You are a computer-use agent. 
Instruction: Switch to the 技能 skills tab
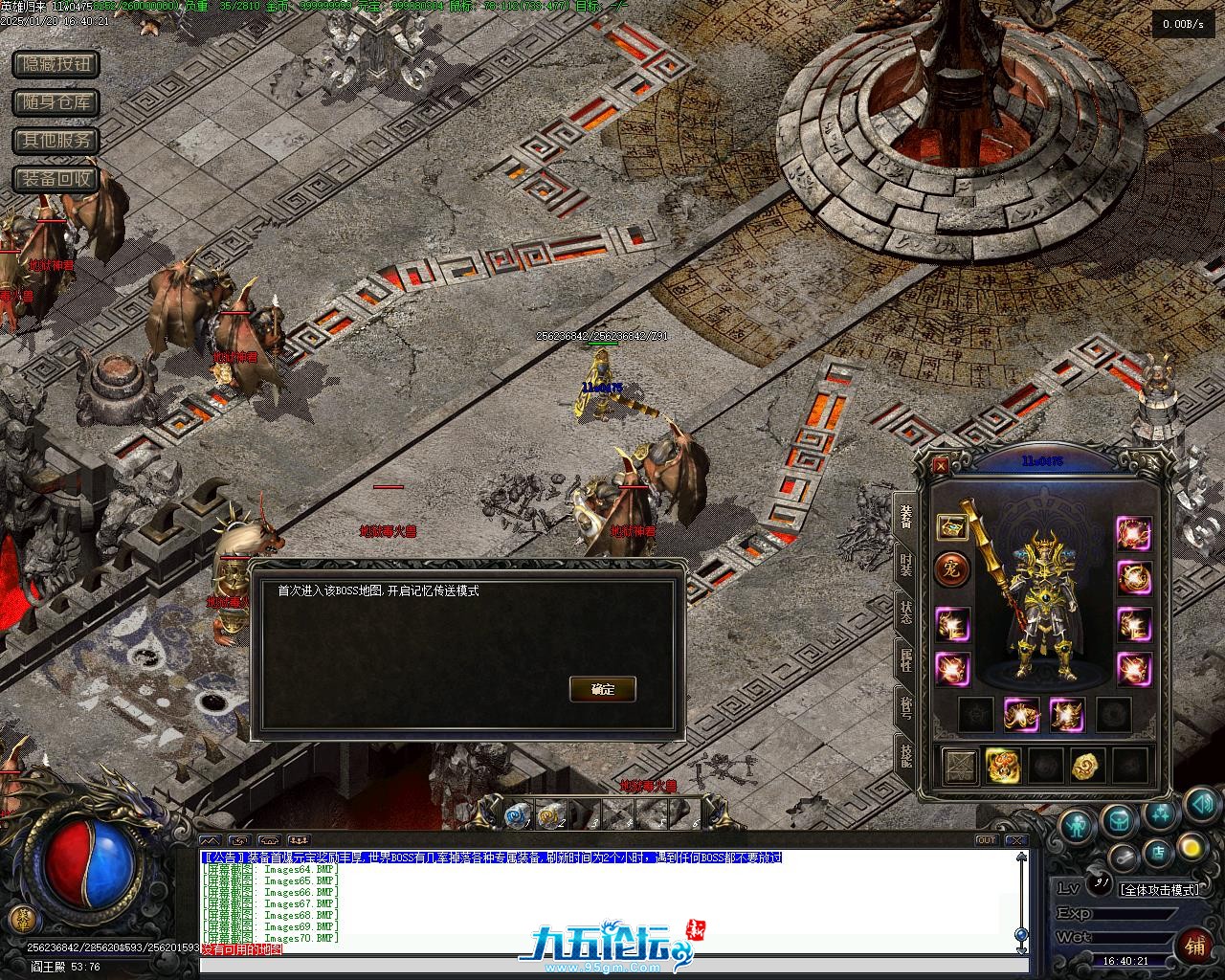pyautogui.click(x=905, y=756)
